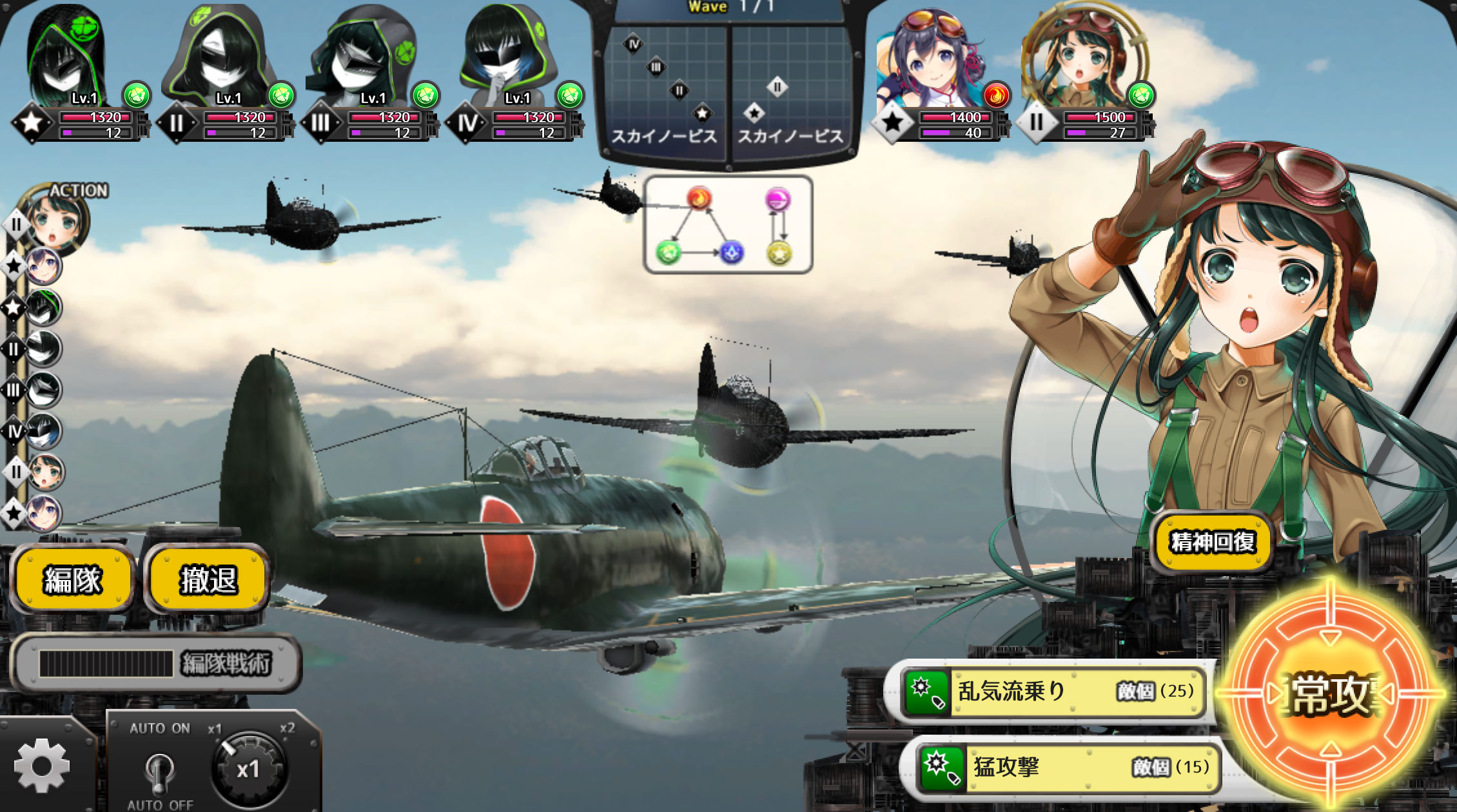Image resolution: width=1457 pixels, height=812 pixels.
Task: Toggle the AUTO ON/OFF switch
Action: (159, 769)
